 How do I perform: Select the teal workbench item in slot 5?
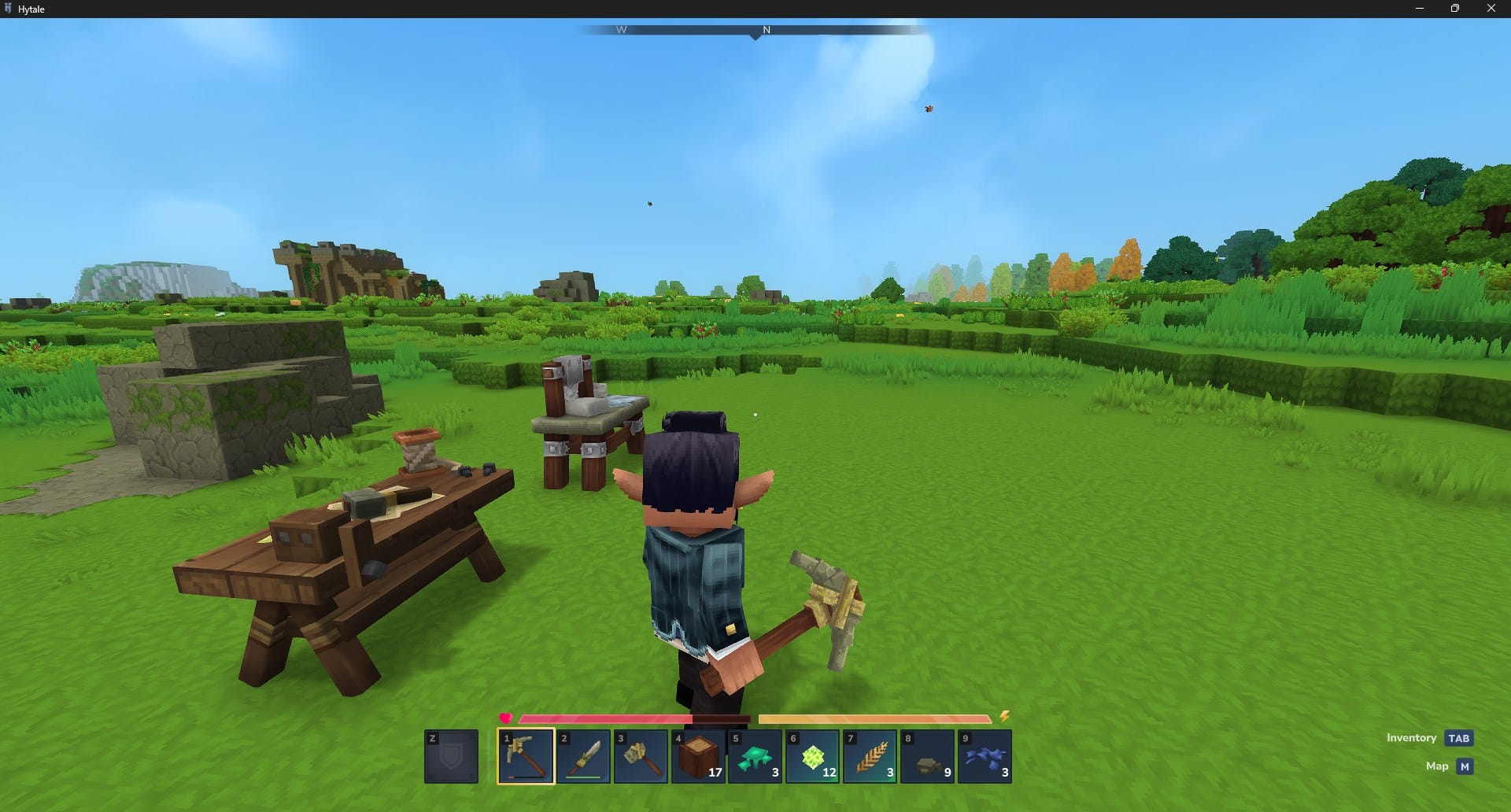(x=755, y=755)
